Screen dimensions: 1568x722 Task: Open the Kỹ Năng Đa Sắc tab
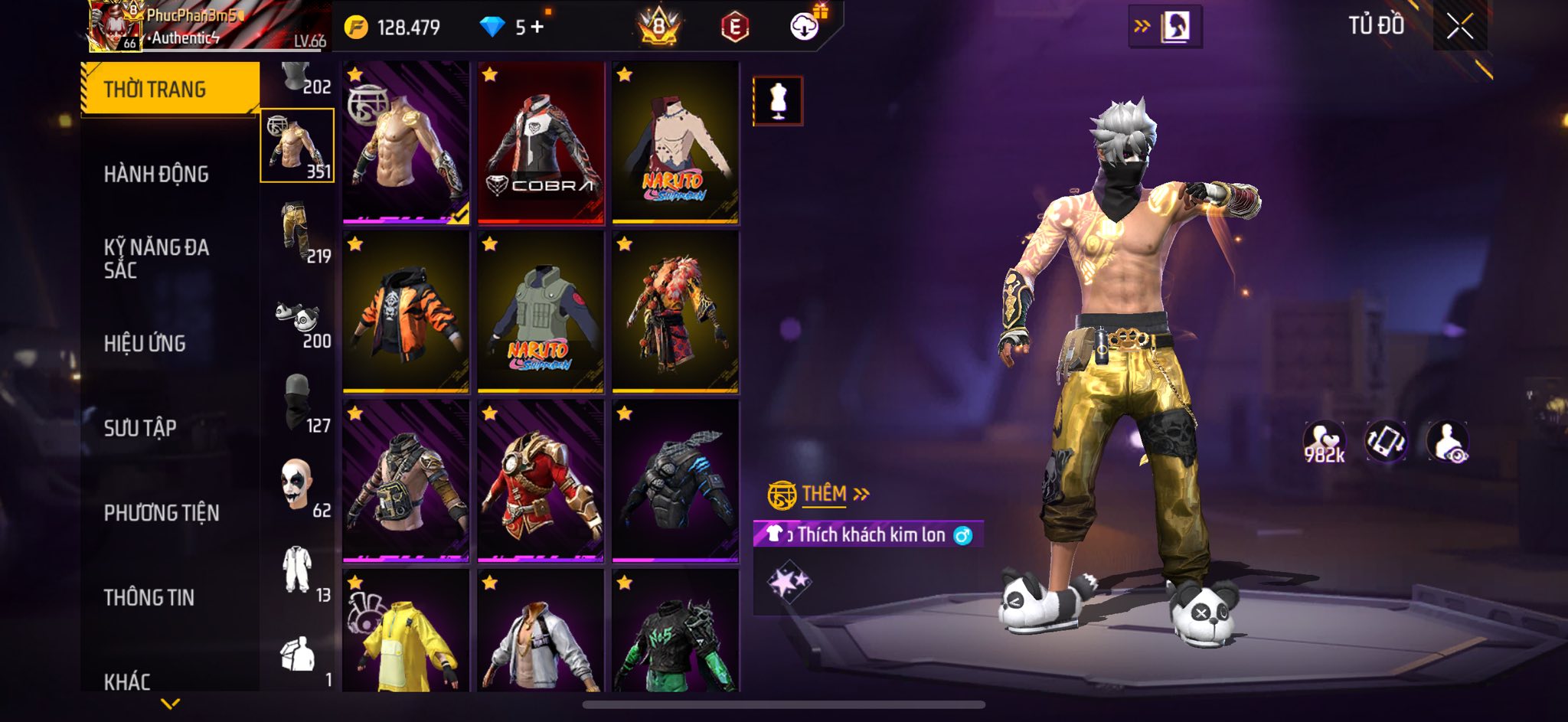click(156, 258)
